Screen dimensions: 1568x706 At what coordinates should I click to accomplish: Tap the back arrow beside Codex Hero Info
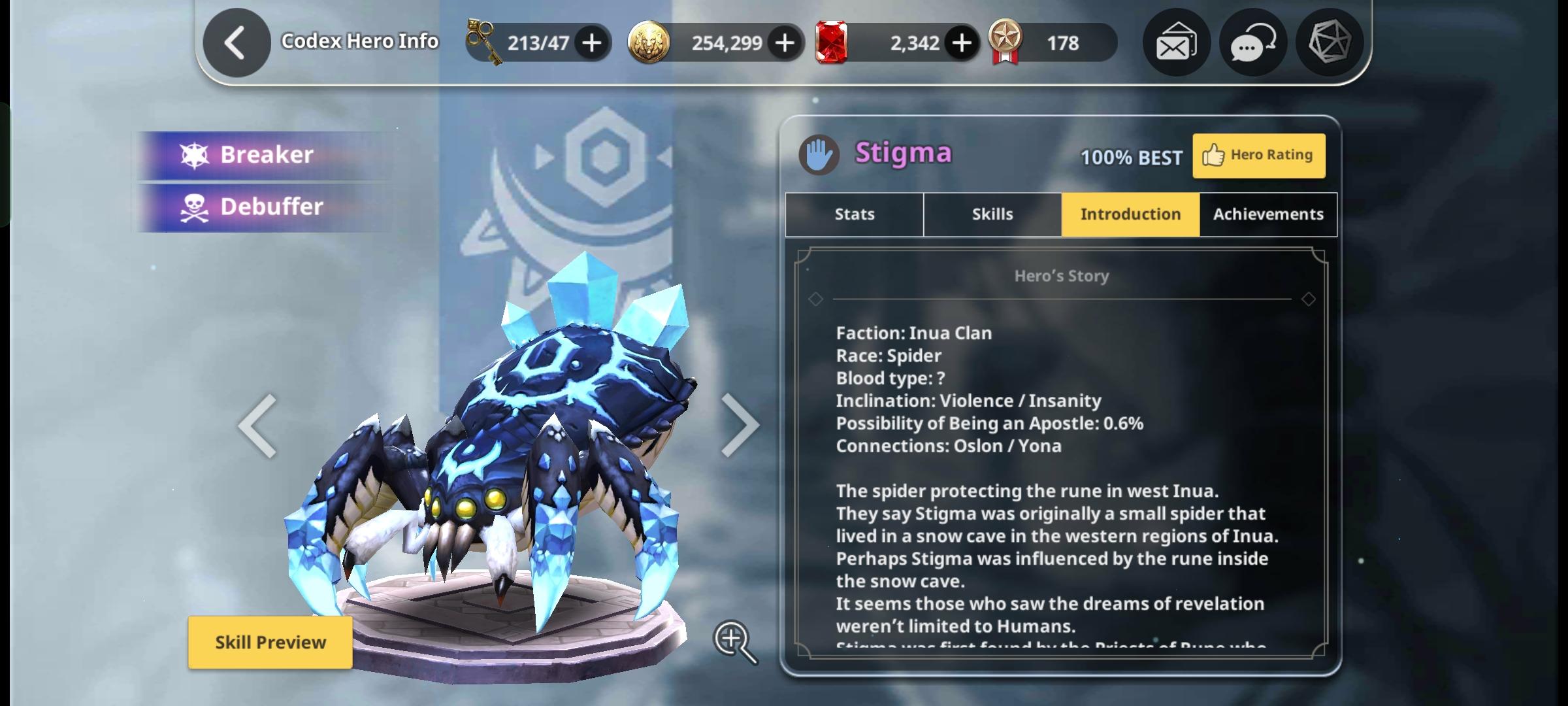click(x=236, y=41)
